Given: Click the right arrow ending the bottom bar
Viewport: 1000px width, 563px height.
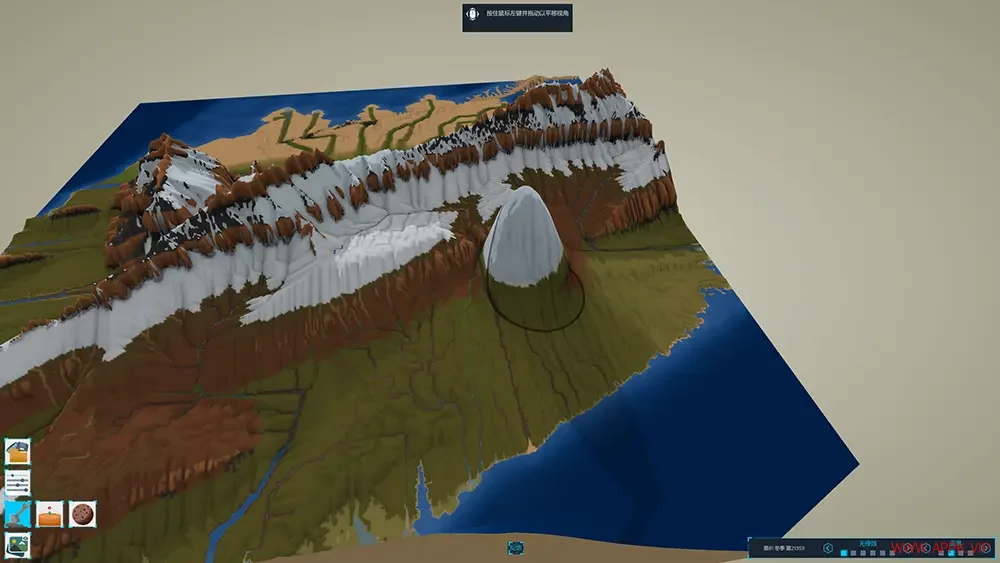Looking at the screenshot, I should pos(985,548).
